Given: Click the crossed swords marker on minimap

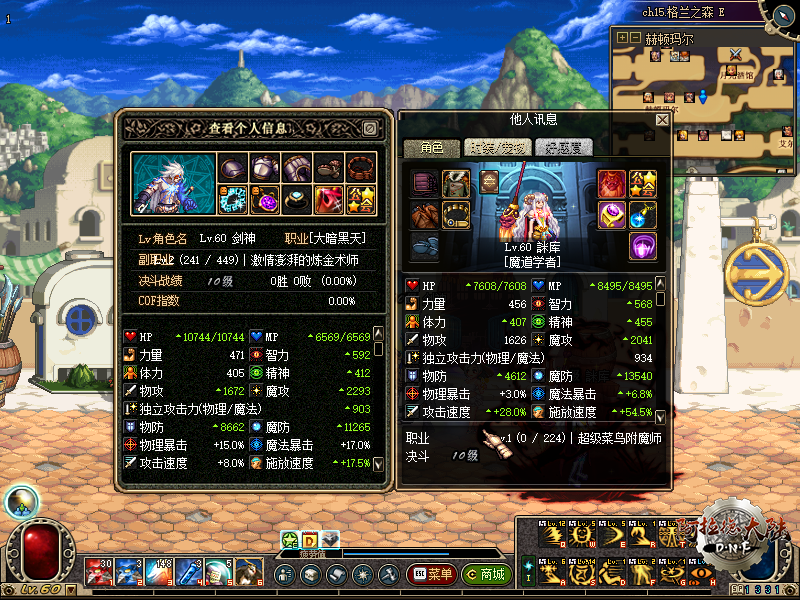Looking at the screenshot, I should [736, 55].
